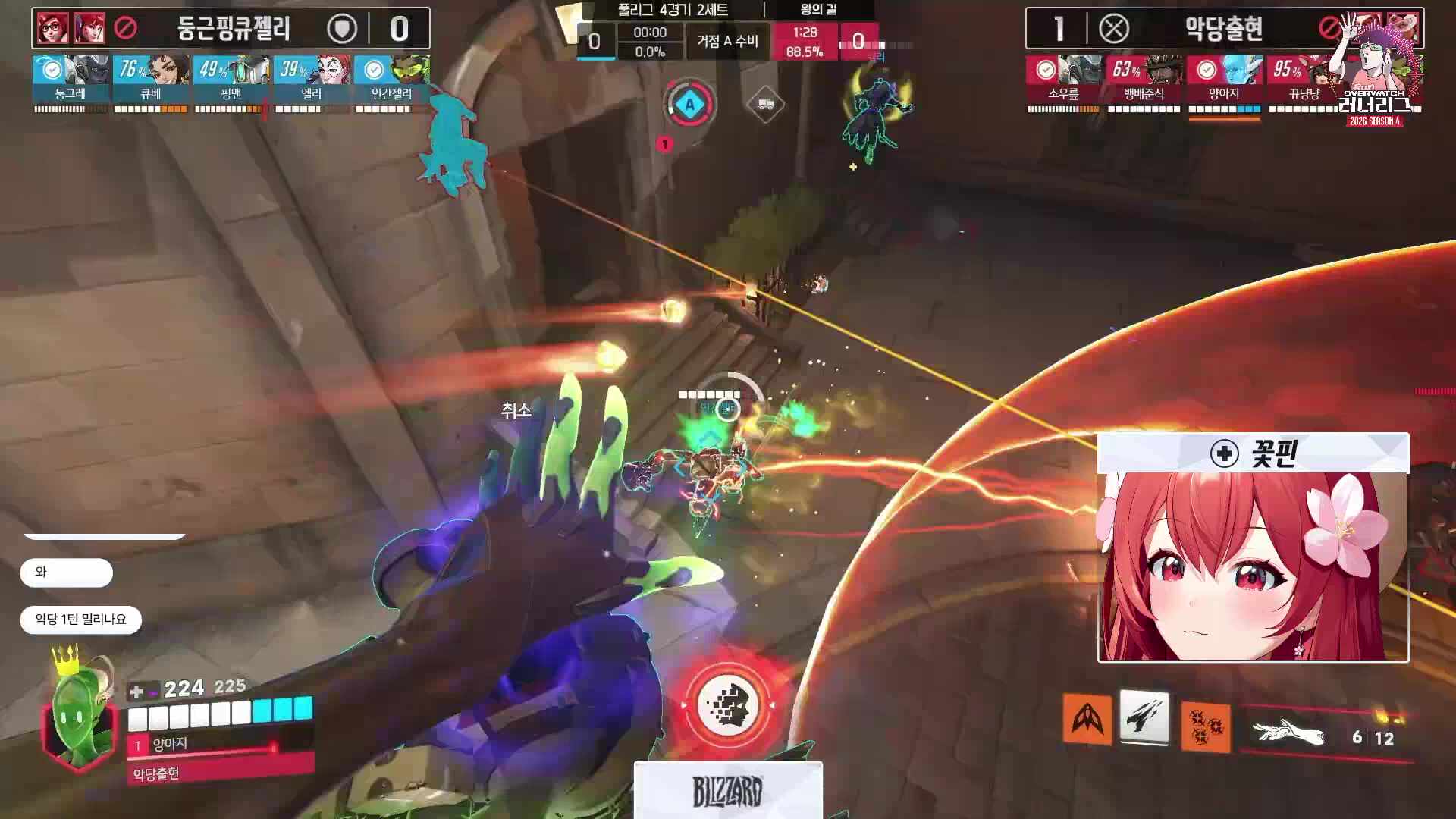
Task: Spectate player 엘리 from the top roster
Action: coord(312,79)
